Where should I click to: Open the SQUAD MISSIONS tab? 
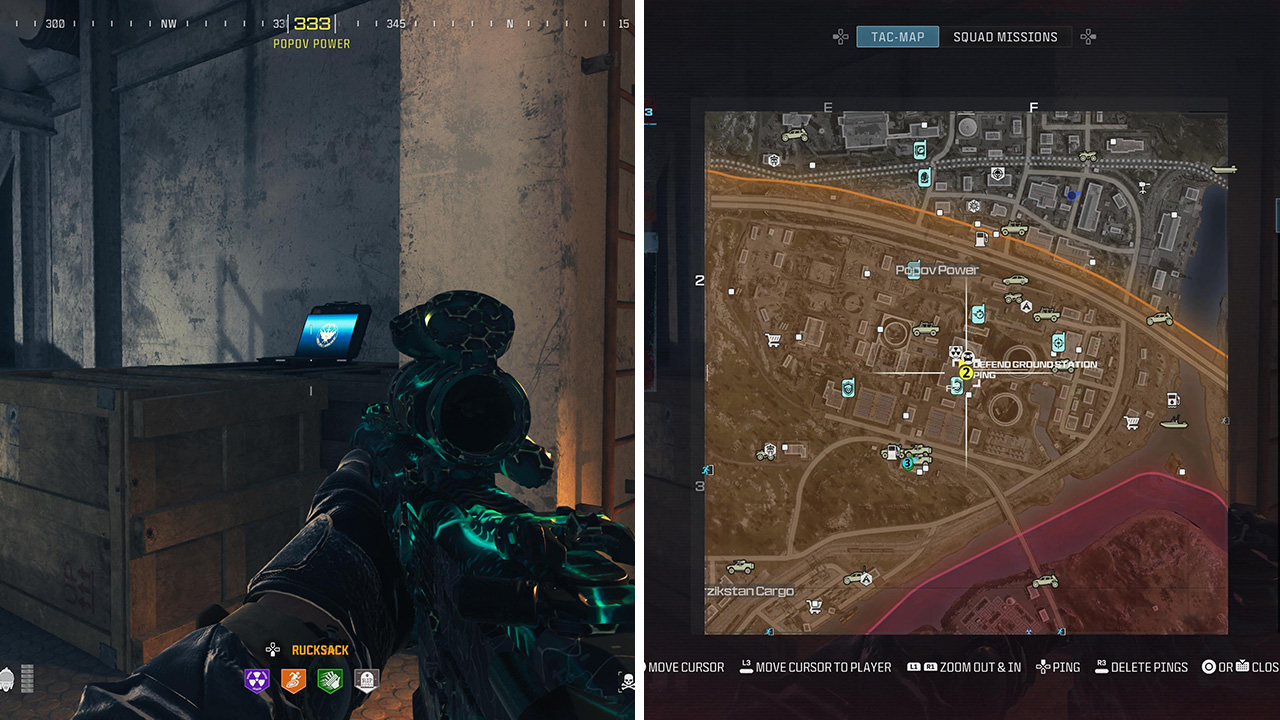coord(1006,36)
